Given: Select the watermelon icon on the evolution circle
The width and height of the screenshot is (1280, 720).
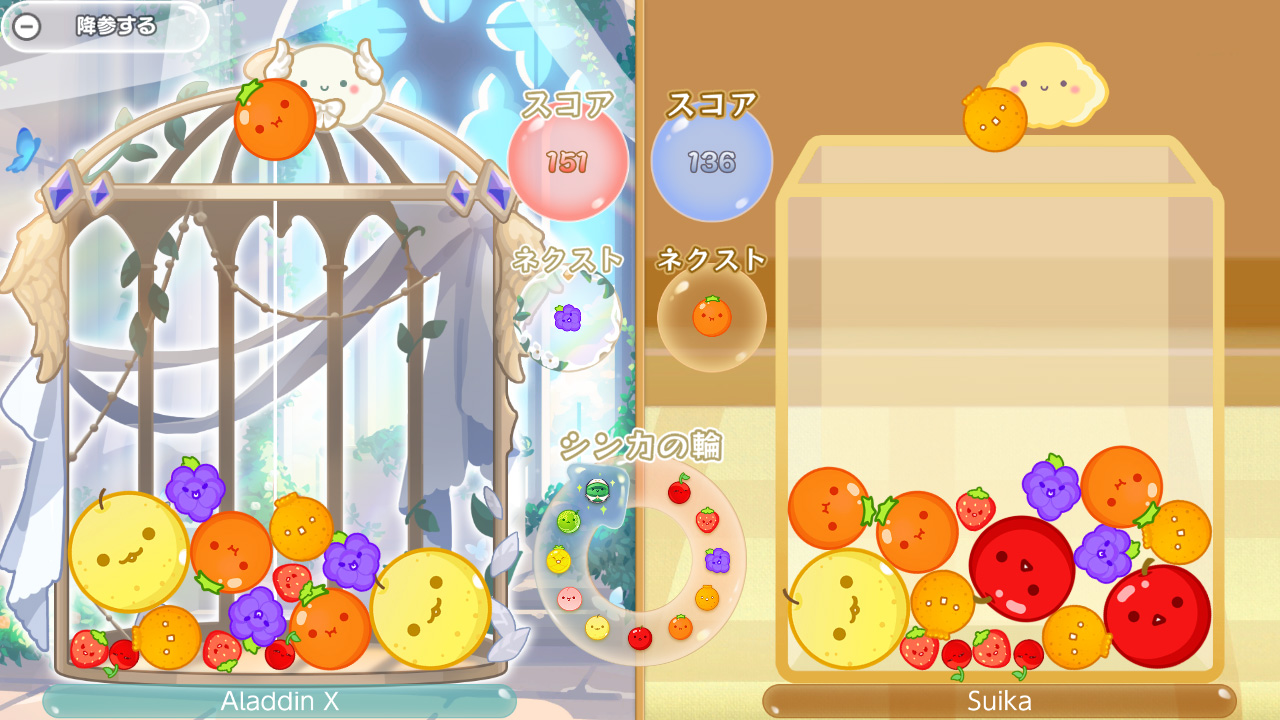Looking at the screenshot, I should [x=597, y=492].
